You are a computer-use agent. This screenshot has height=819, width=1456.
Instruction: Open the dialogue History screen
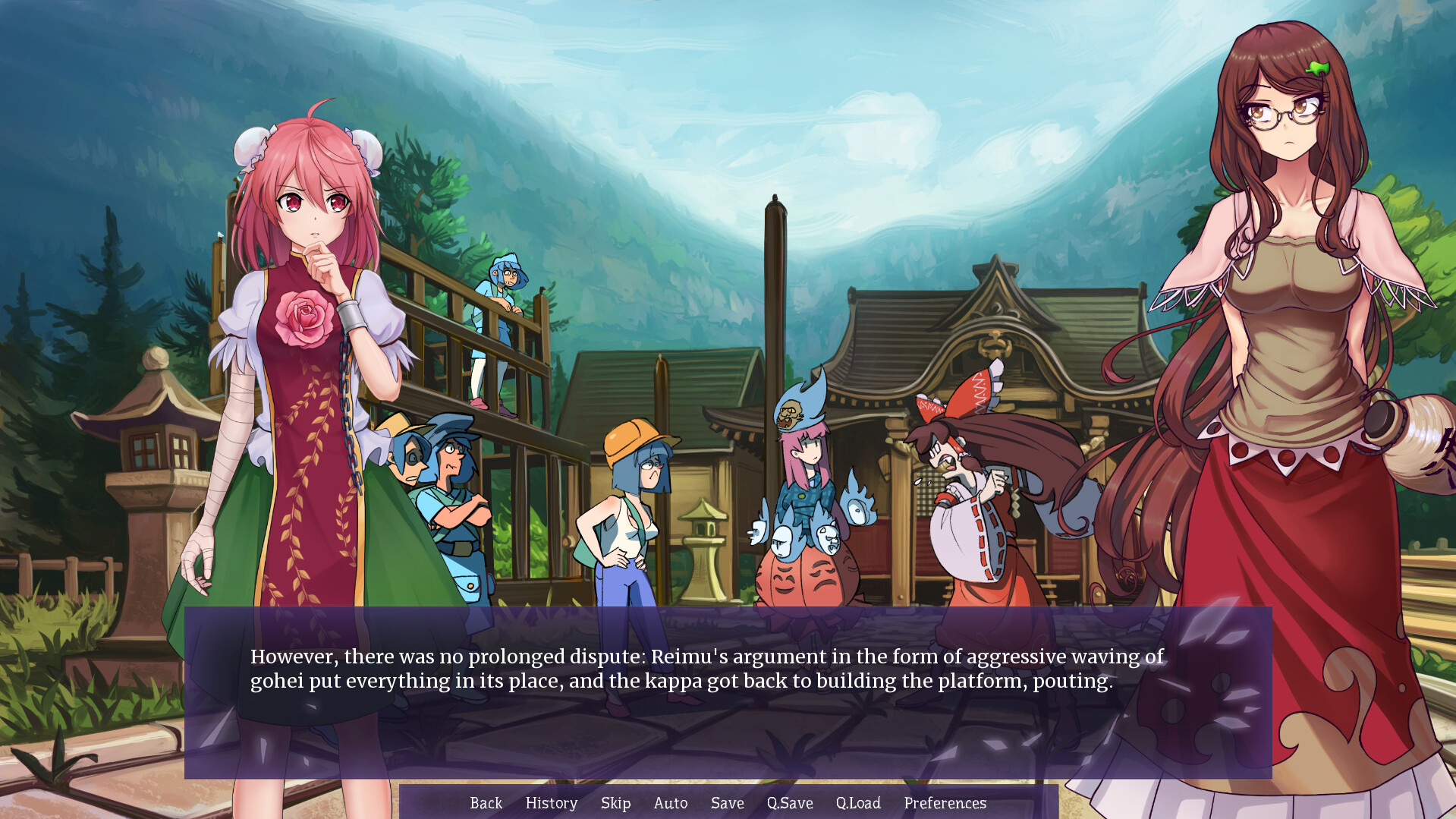click(551, 803)
